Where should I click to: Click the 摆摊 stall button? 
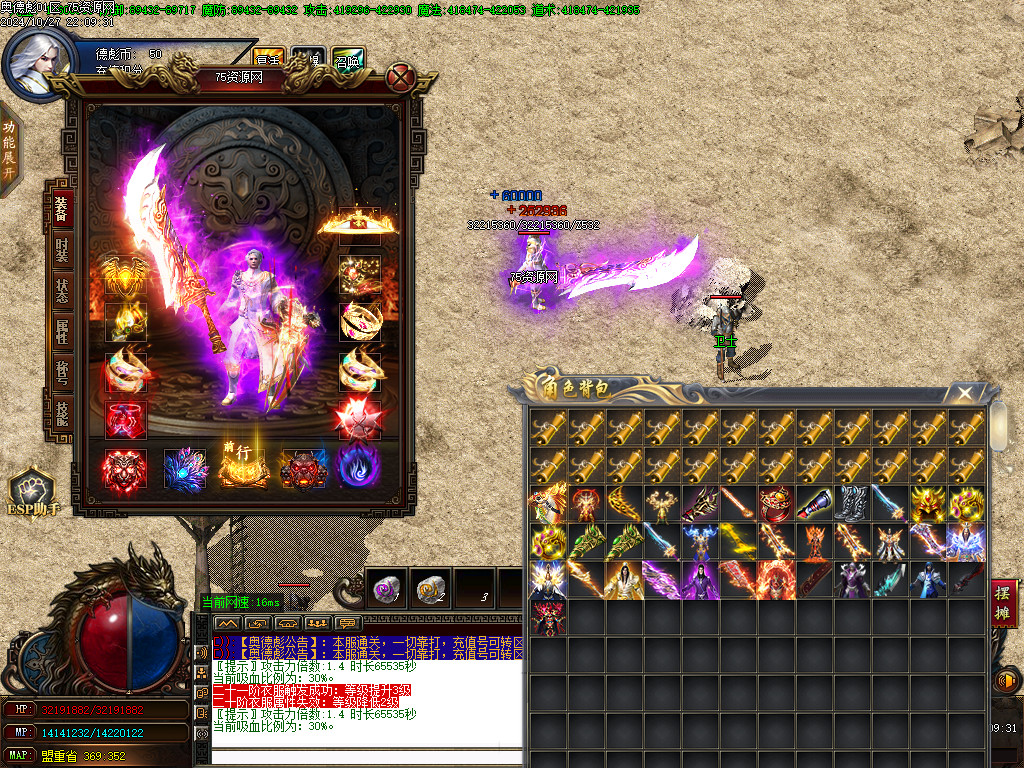(1003, 602)
